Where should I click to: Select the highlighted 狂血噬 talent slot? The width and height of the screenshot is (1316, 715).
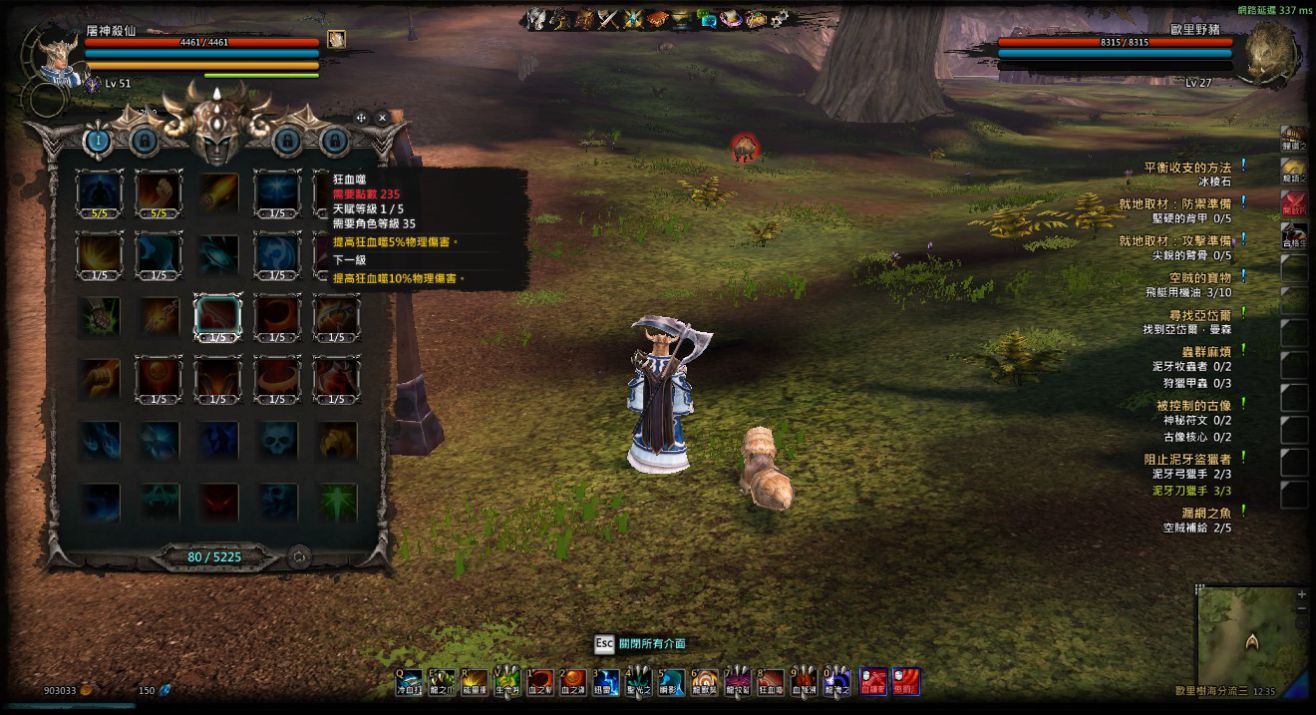pos(217,317)
